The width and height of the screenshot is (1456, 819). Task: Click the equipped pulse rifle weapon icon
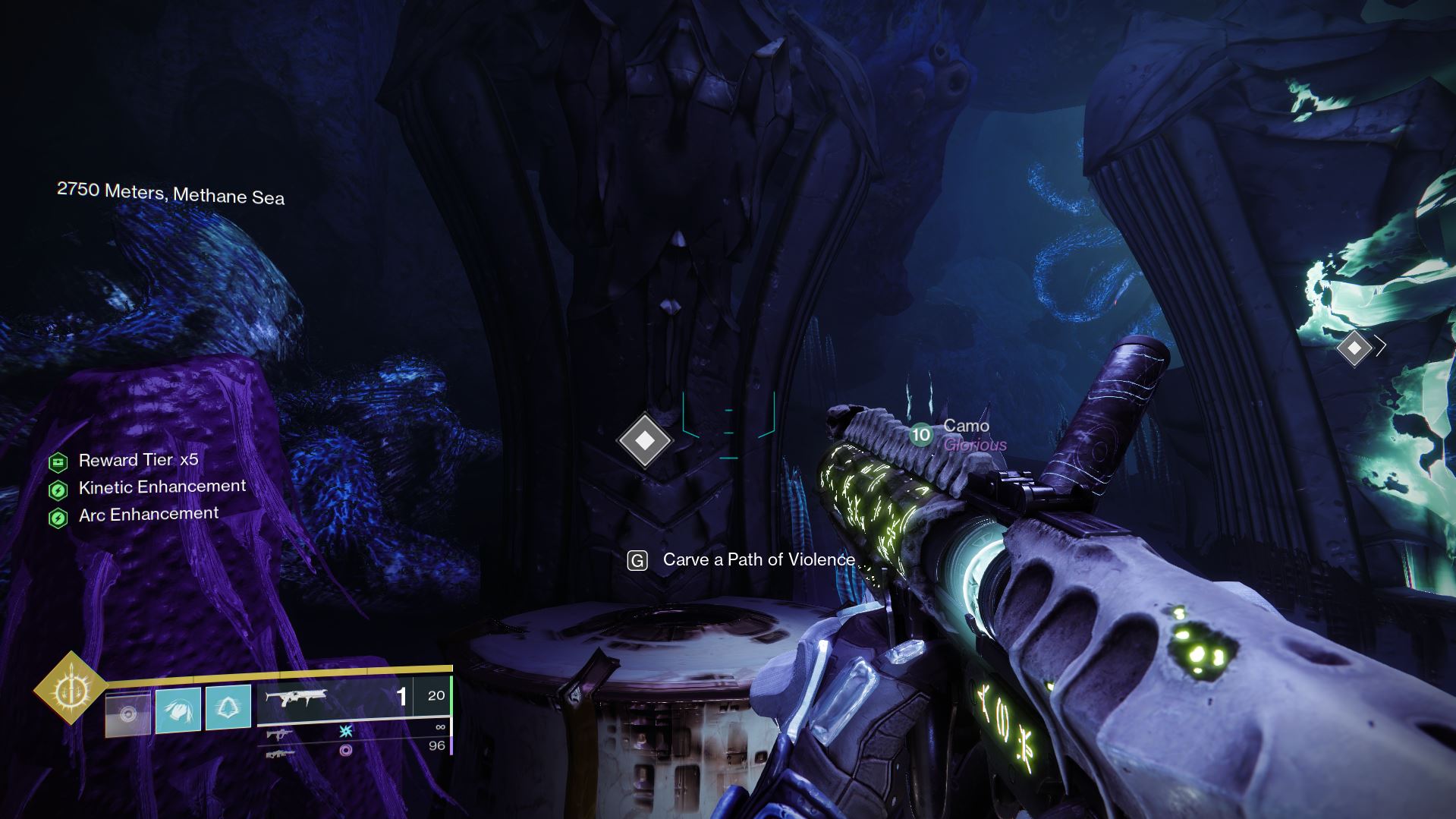(x=298, y=698)
